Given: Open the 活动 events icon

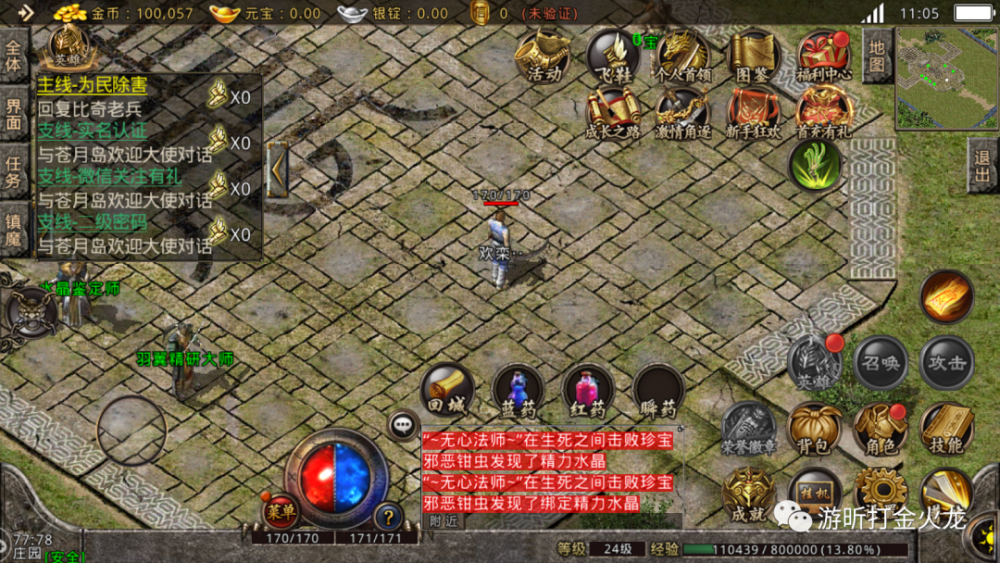Looking at the screenshot, I should click(x=544, y=55).
